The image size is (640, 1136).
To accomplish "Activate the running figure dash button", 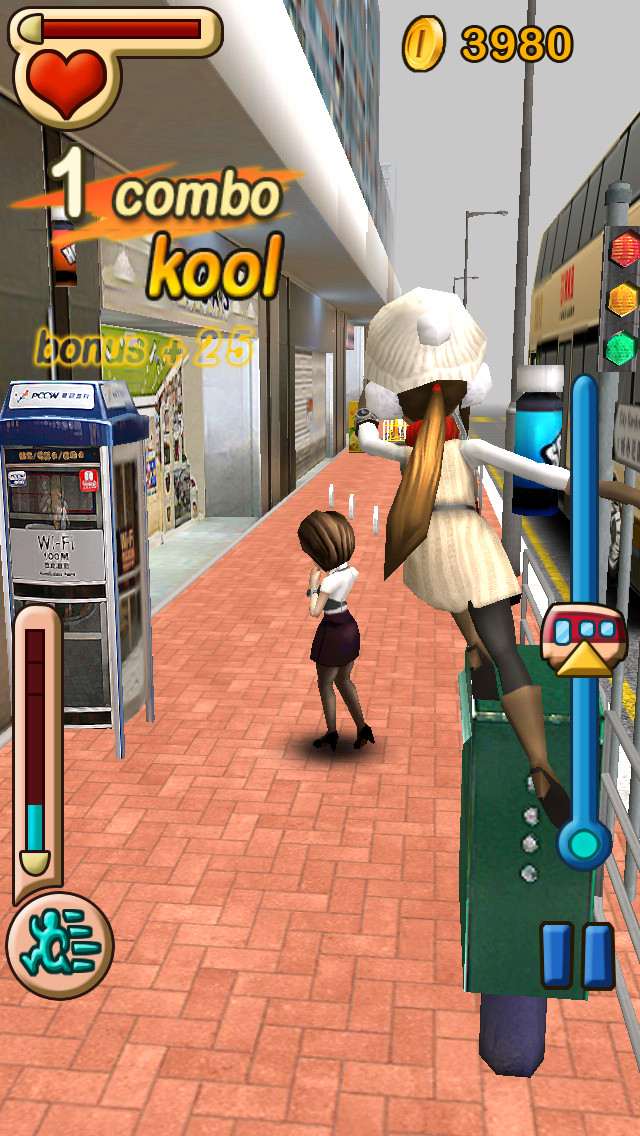I will tap(59, 946).
